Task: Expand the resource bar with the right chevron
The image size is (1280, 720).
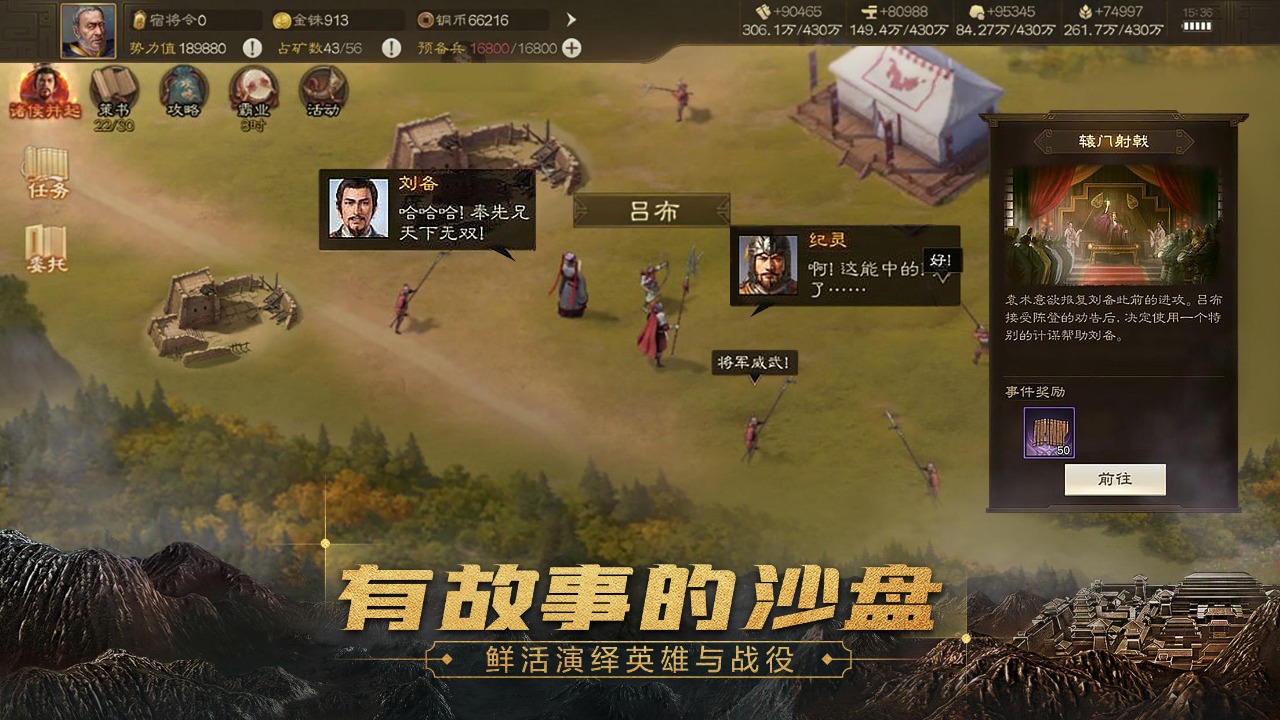Action: 570,17
